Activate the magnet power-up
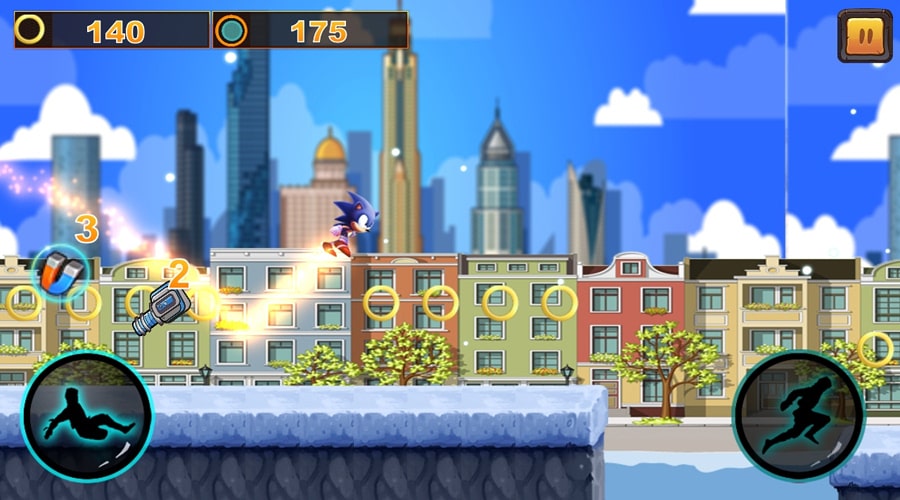This screenshot has height=500, width=900. pos(58,271)
